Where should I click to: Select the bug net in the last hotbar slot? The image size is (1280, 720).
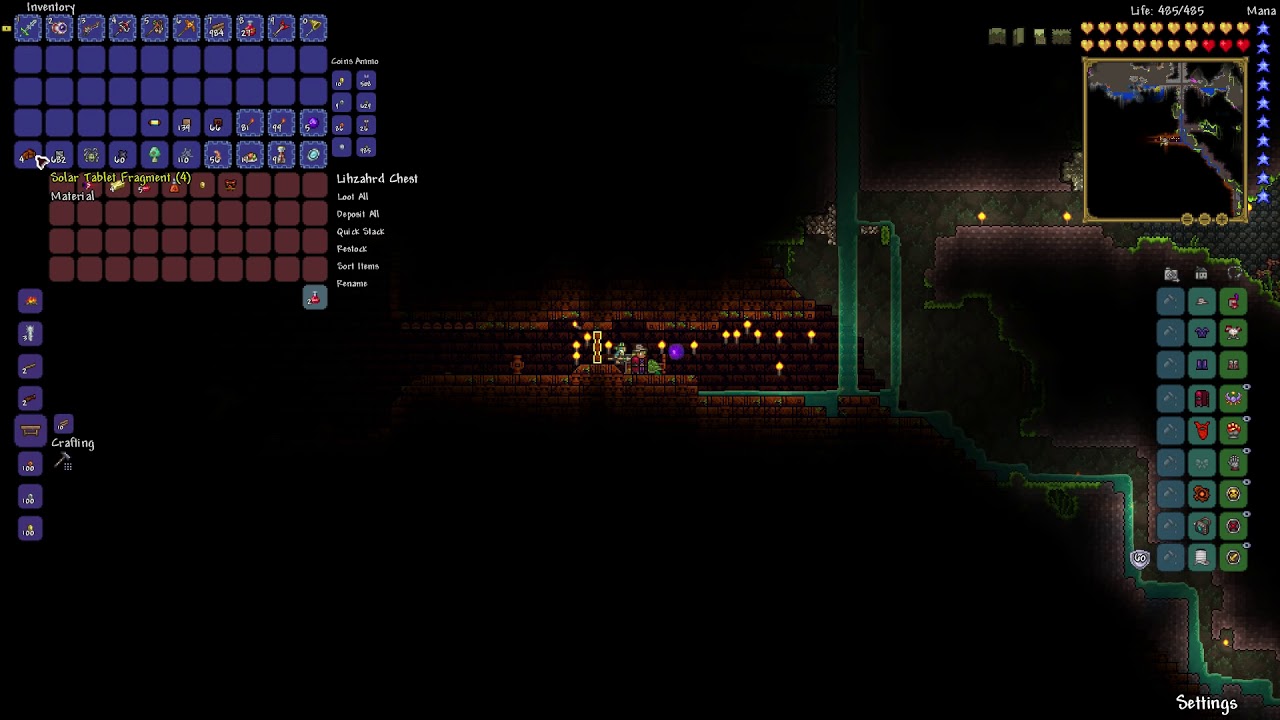313,28
